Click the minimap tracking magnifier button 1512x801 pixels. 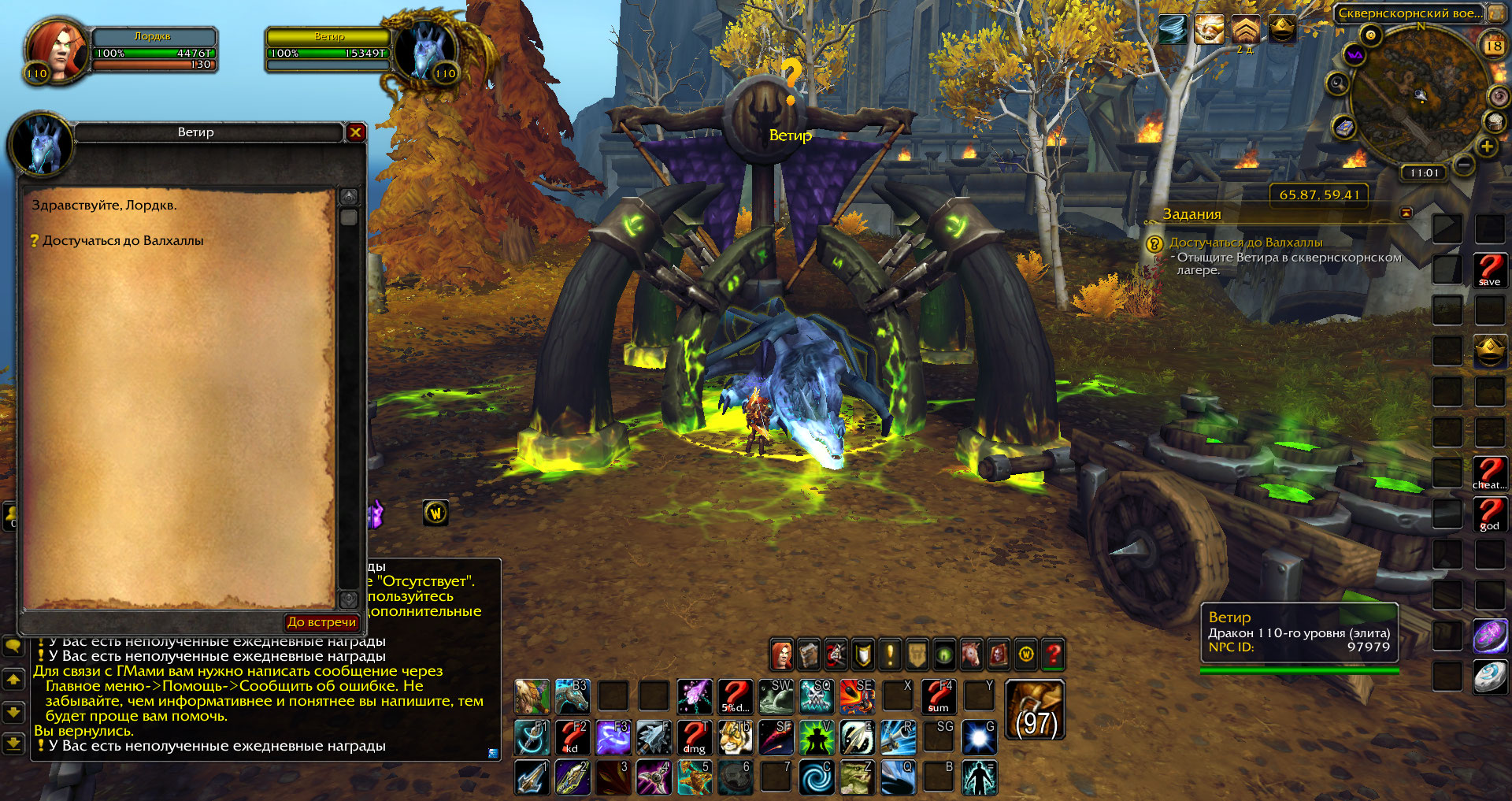1336,83
